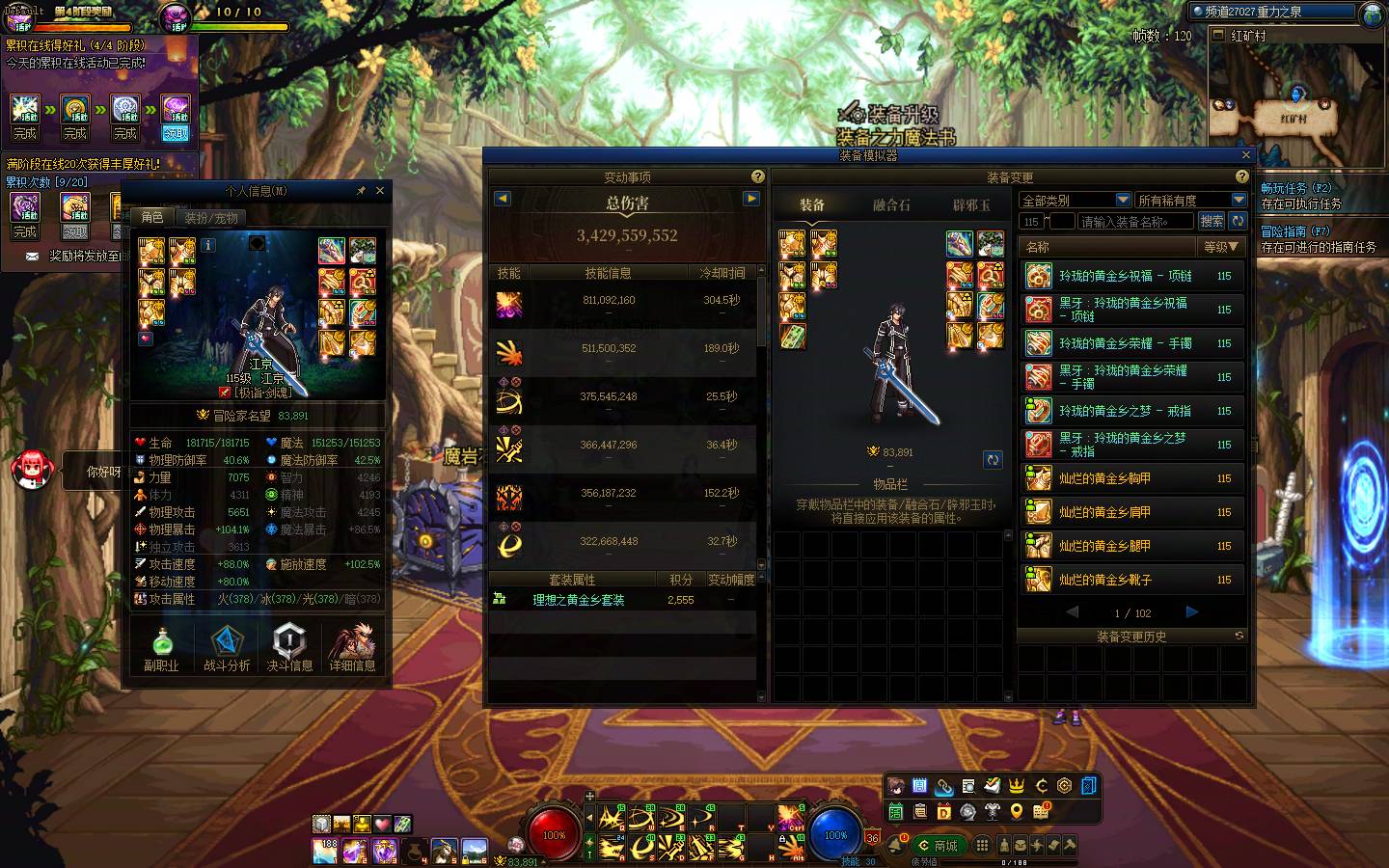Go to the next equipment list page

tap(1192, 611)
